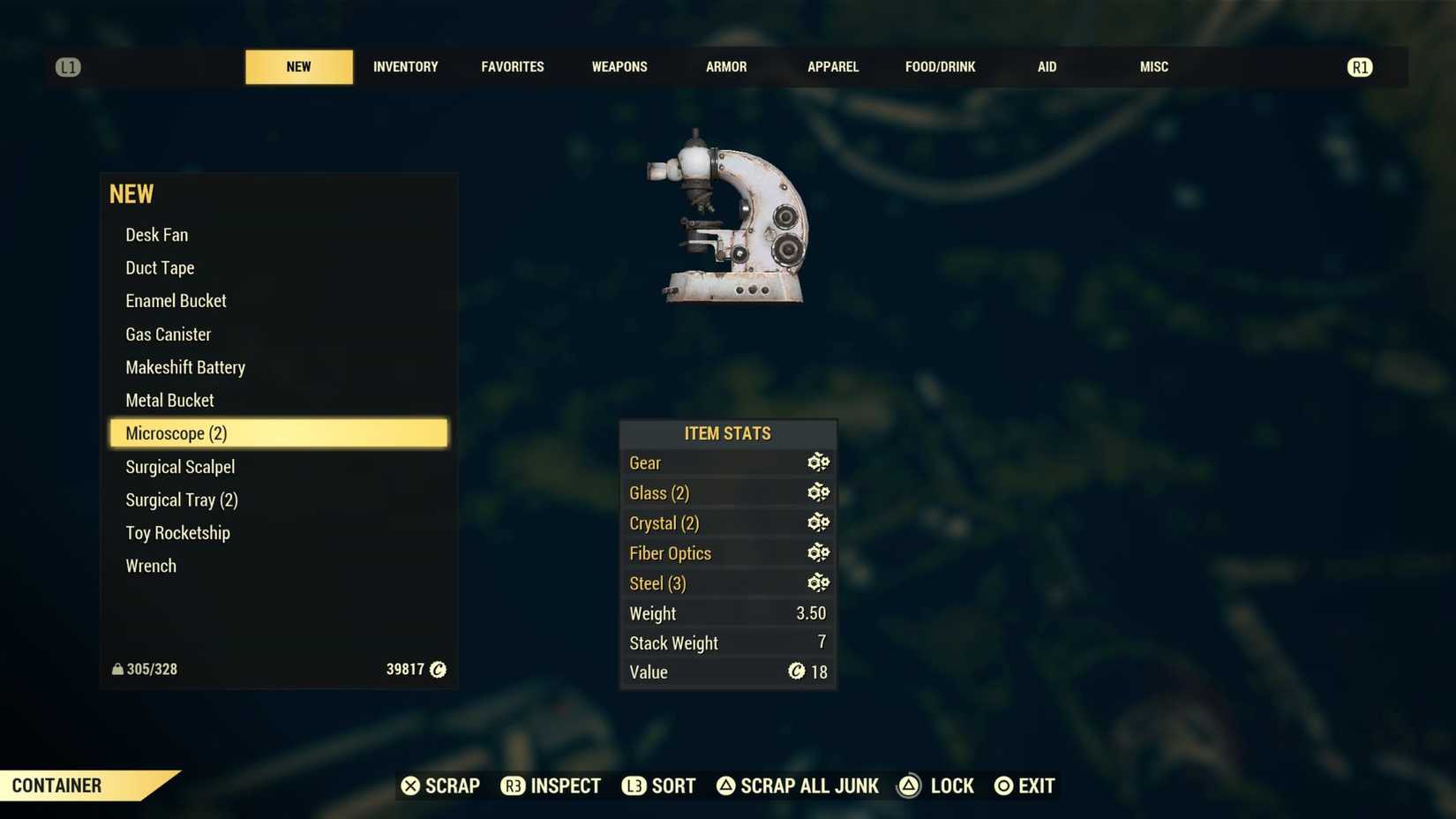1456x819 pixels.
Task: Click the caps currency icon beside 39817
Action: point(438,669)
